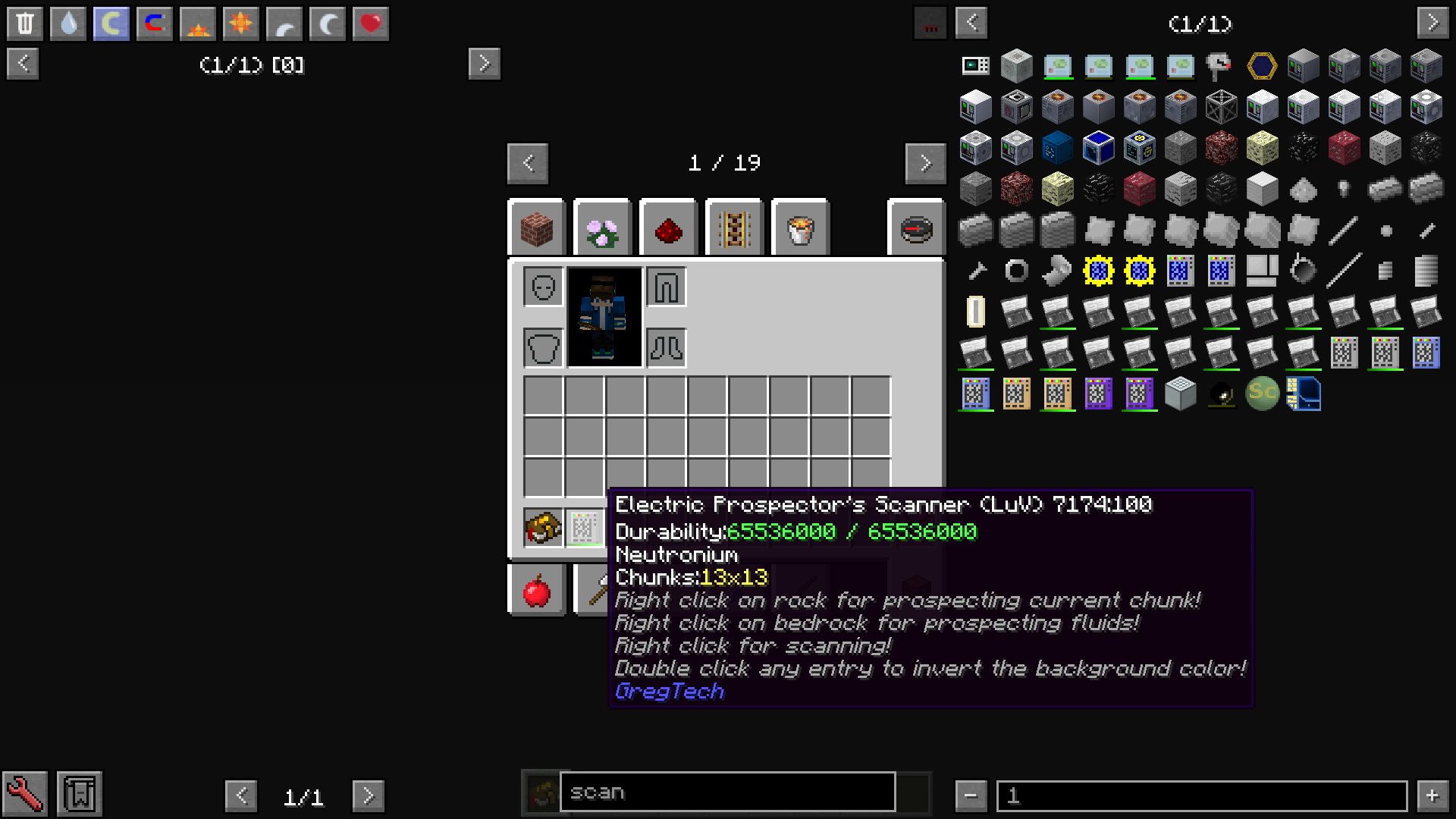Decrease item quantity with minus stepper
1456x819 pixels.
click(971, 795)
